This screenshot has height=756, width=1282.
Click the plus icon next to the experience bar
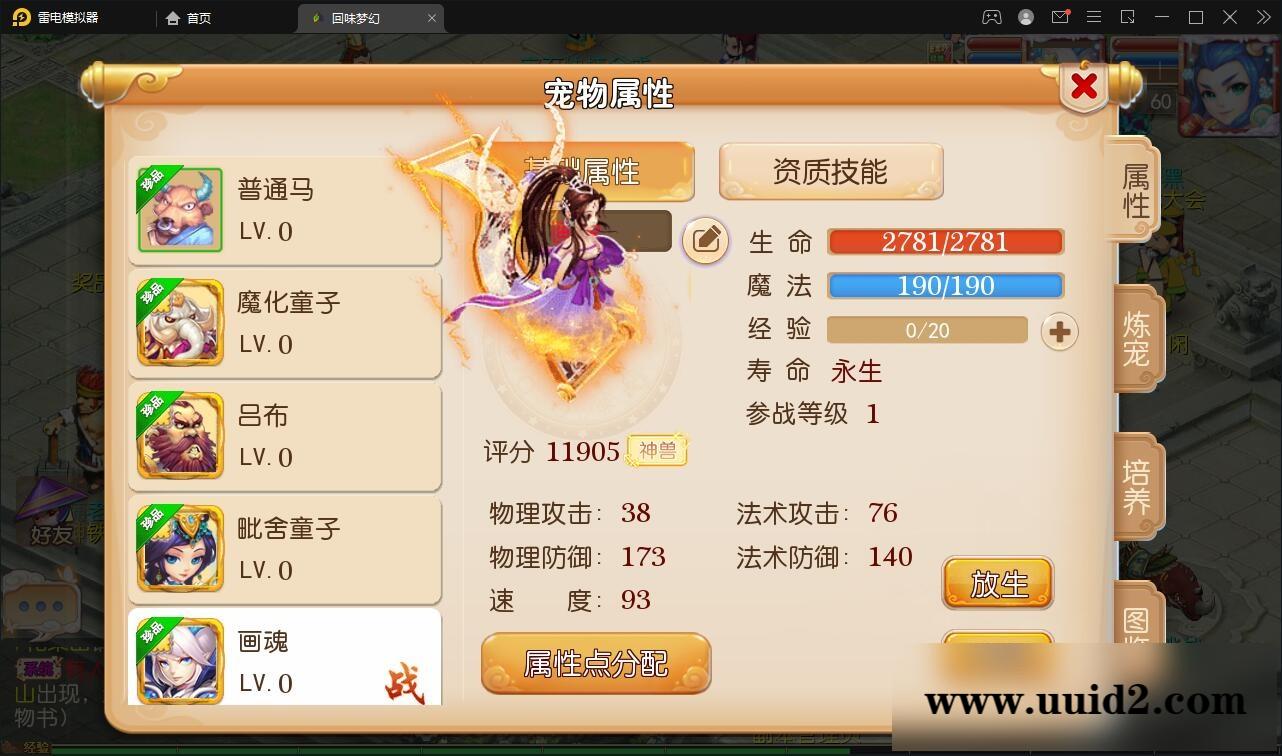pyautogui.click(x=1059, y=330)
